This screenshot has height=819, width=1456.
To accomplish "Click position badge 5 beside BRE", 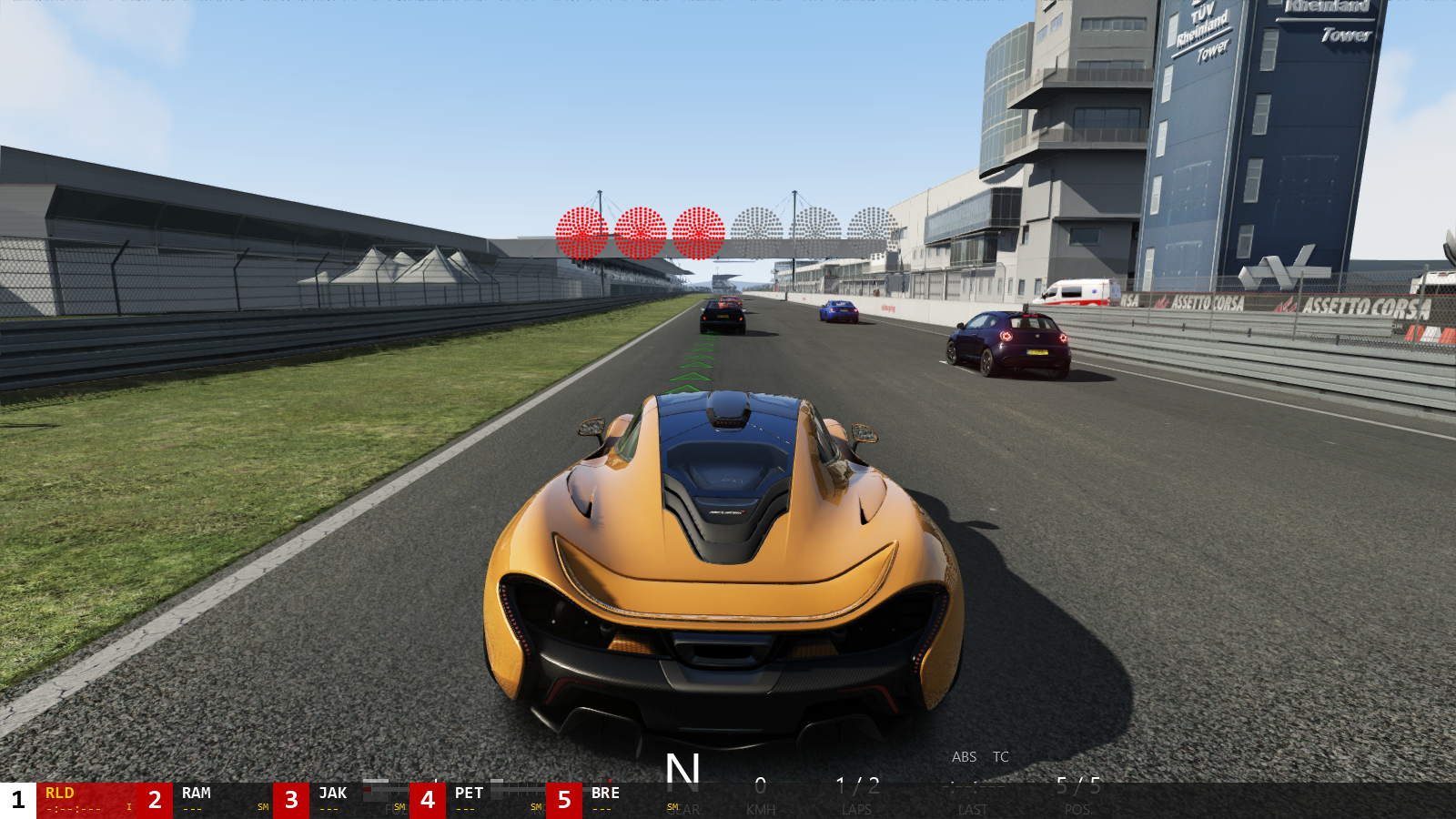I will point(564,798).
